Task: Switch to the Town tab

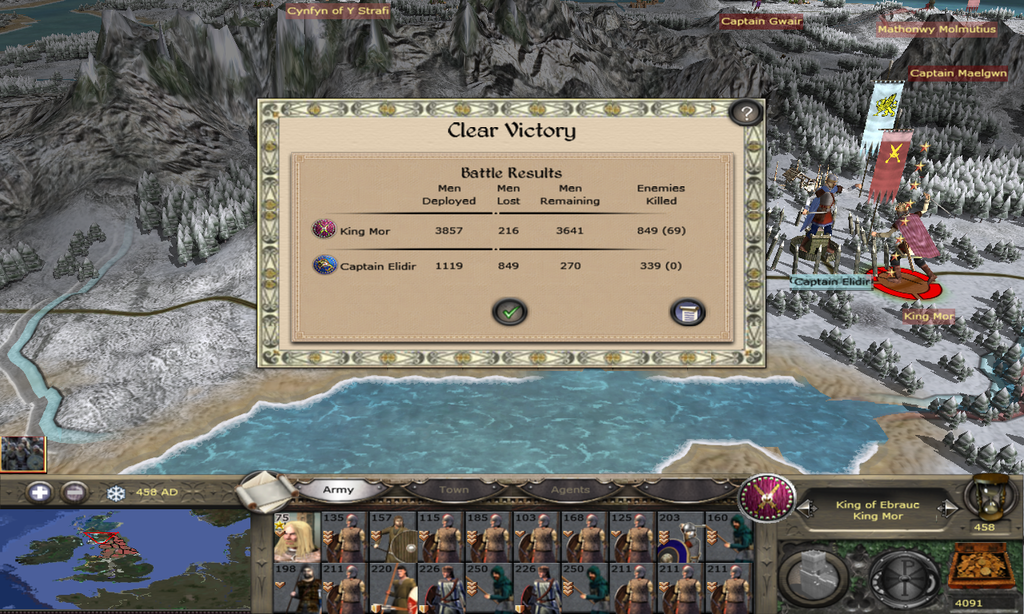Action: pos(454,490)
